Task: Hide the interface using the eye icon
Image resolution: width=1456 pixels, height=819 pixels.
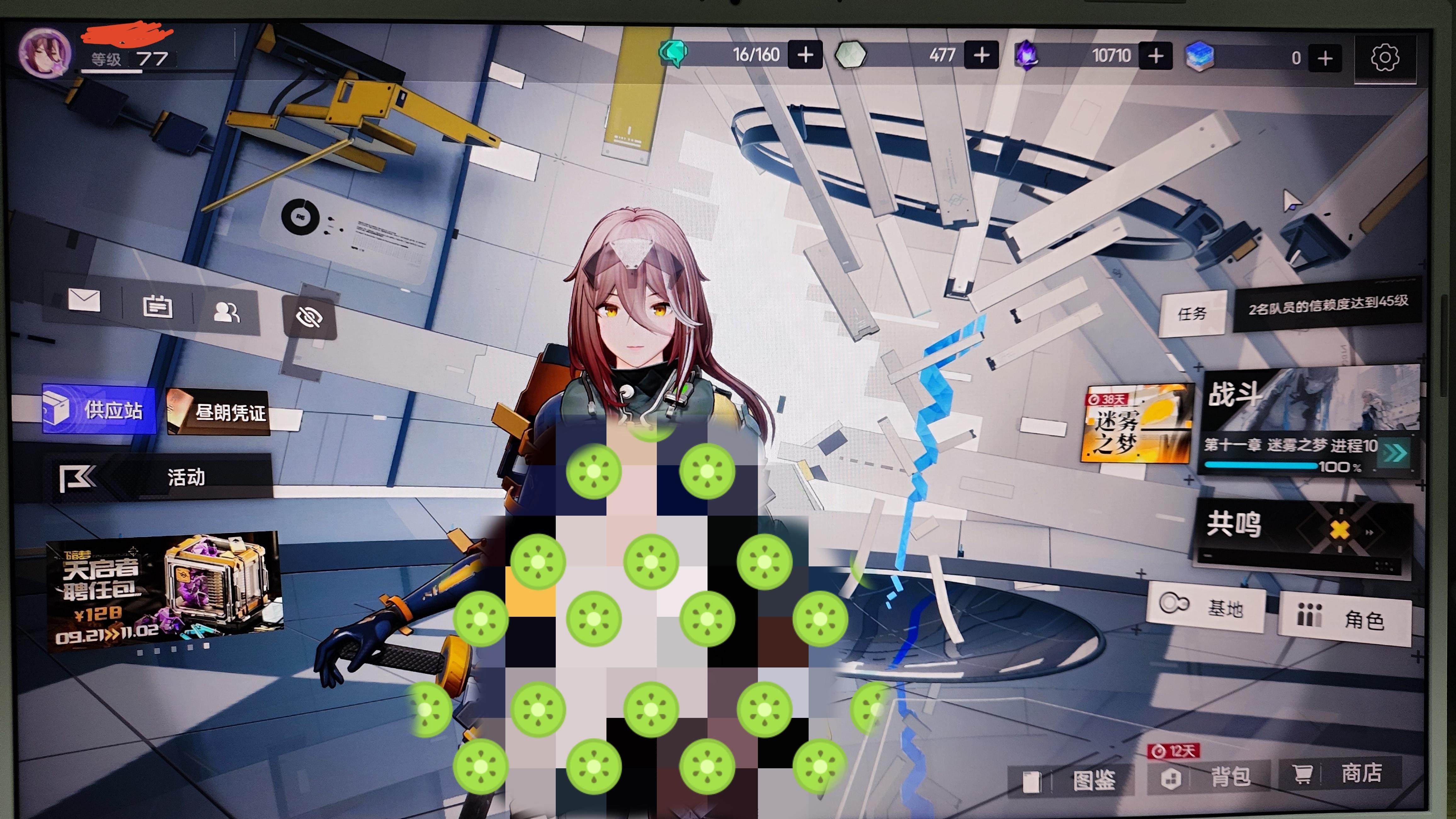Action: (309, 317)
